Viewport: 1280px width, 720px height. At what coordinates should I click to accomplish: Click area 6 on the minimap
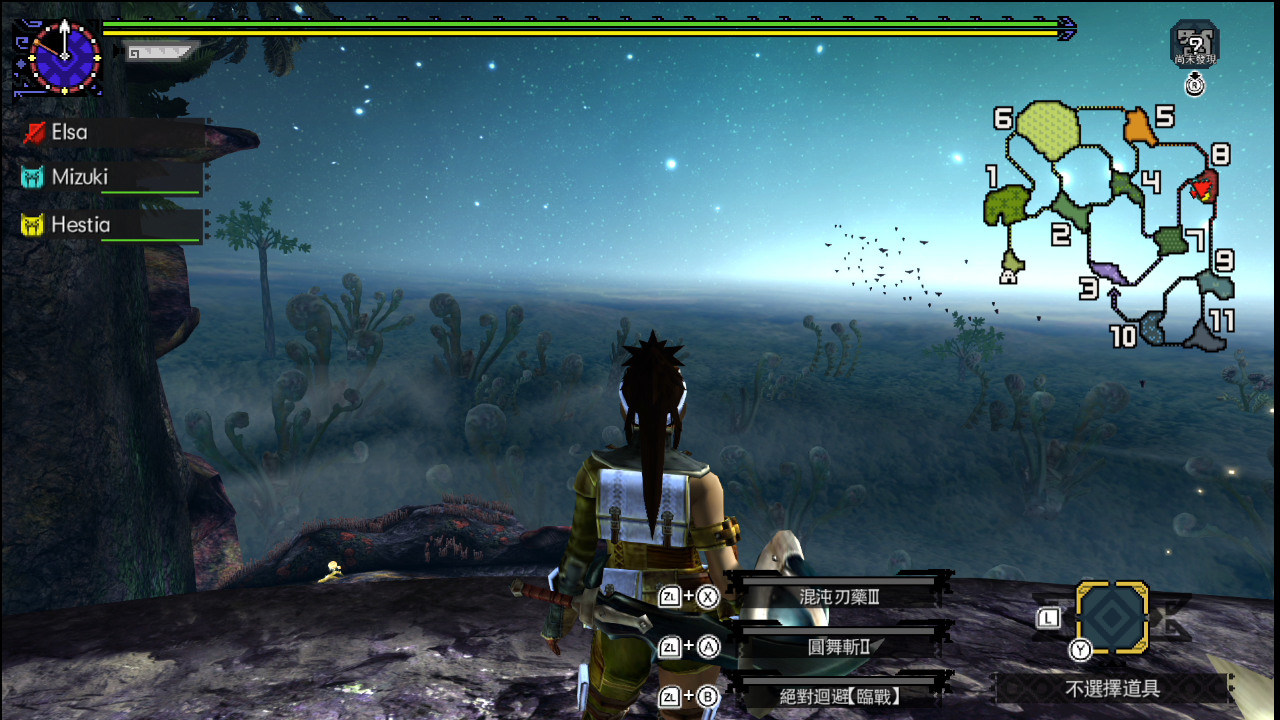click(1048, 129)
